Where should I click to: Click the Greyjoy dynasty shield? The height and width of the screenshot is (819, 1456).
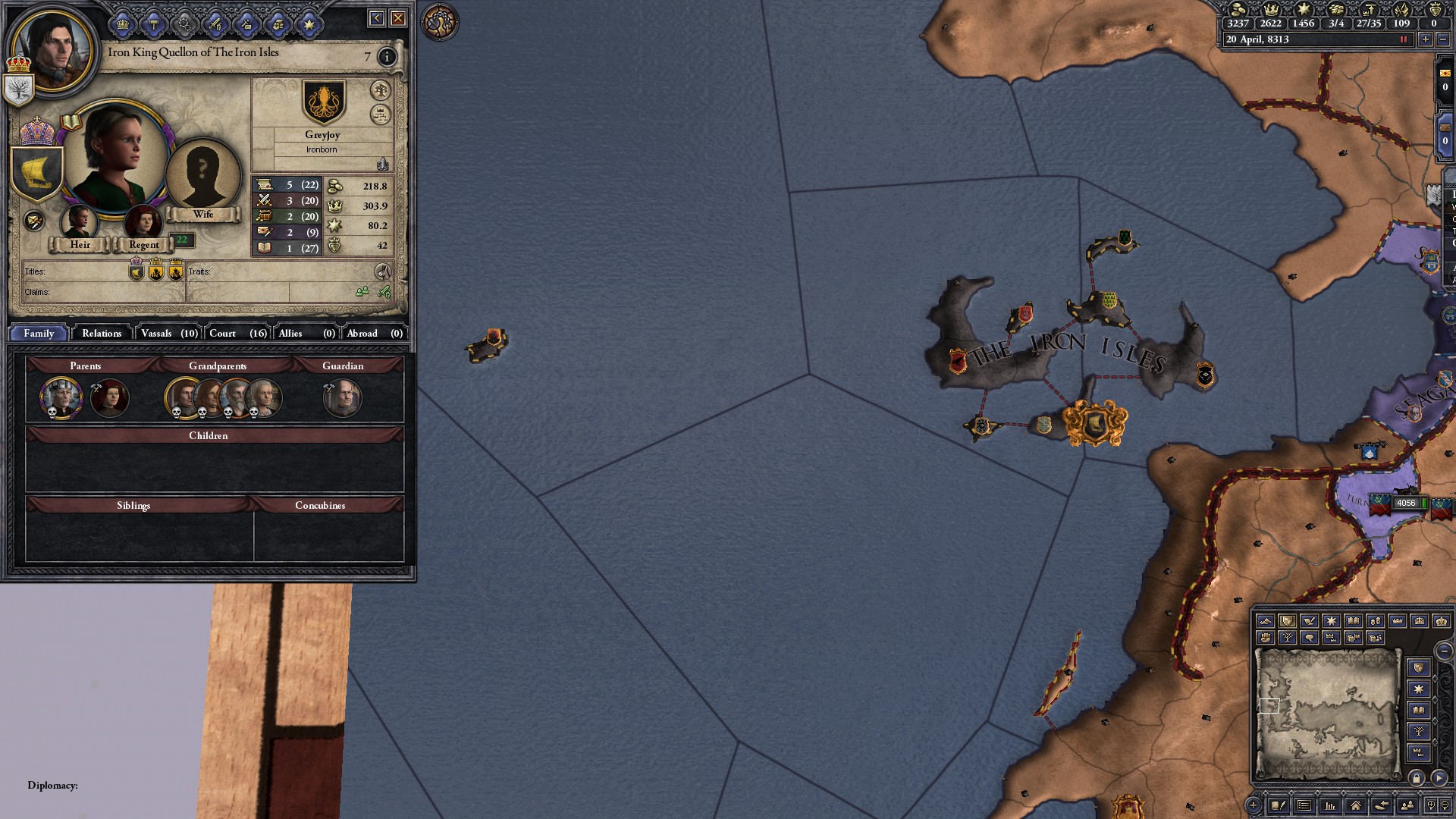click(324, 102)
